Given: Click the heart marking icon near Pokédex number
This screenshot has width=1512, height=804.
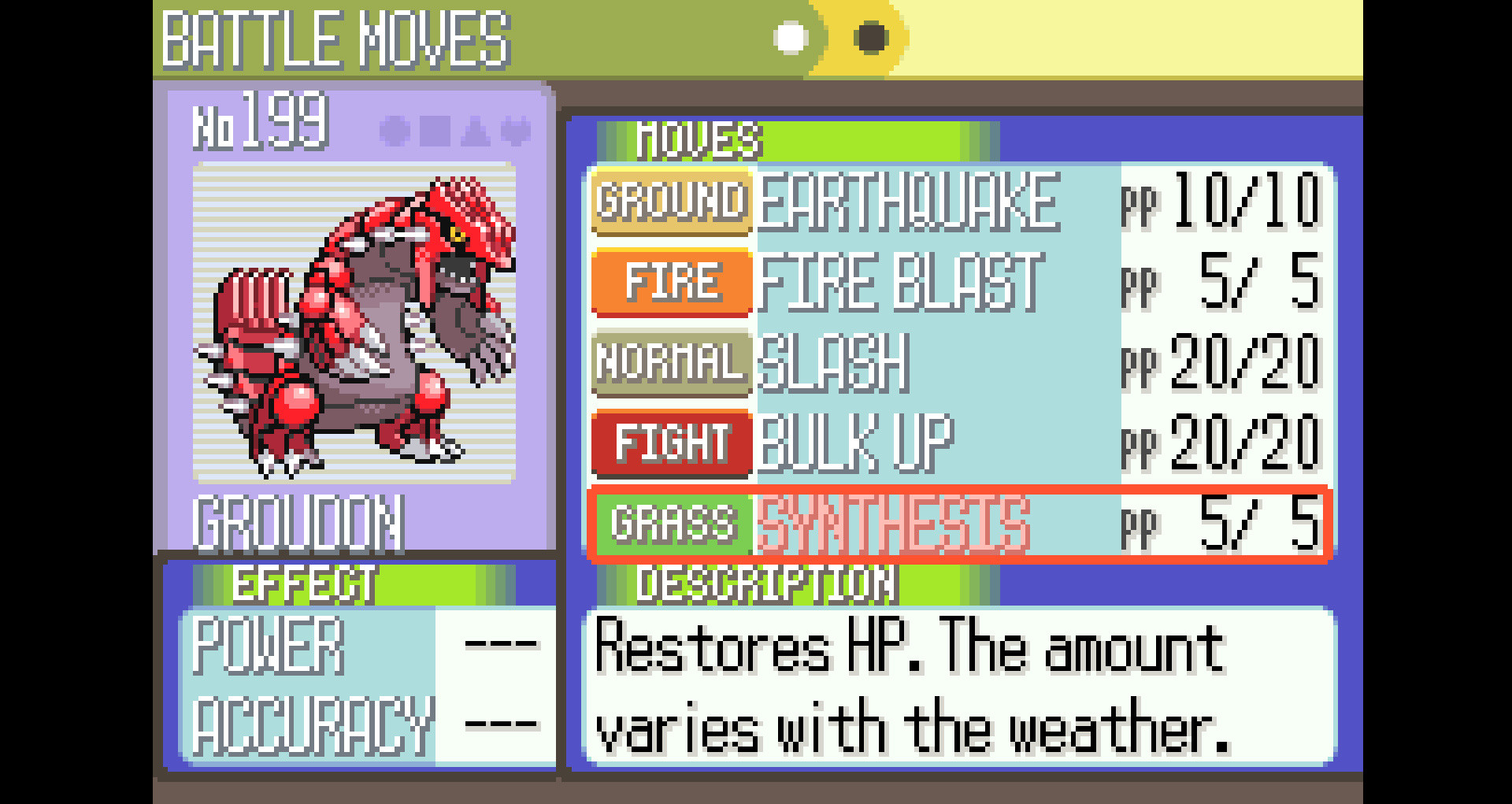Looking at the screenshot, I should [513, 131].
